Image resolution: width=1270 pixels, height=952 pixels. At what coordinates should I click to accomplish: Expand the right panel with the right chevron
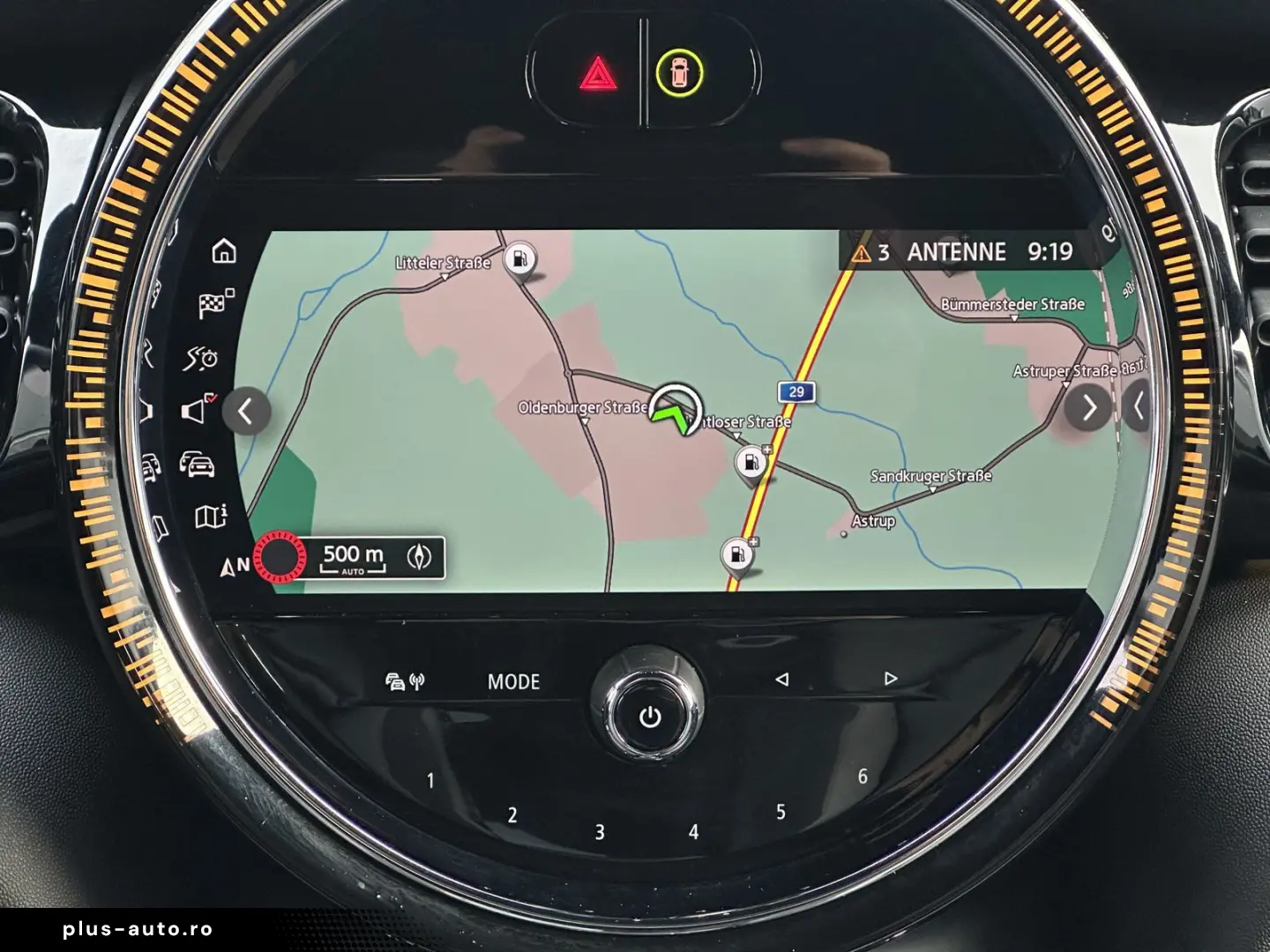click(1088, 407)
